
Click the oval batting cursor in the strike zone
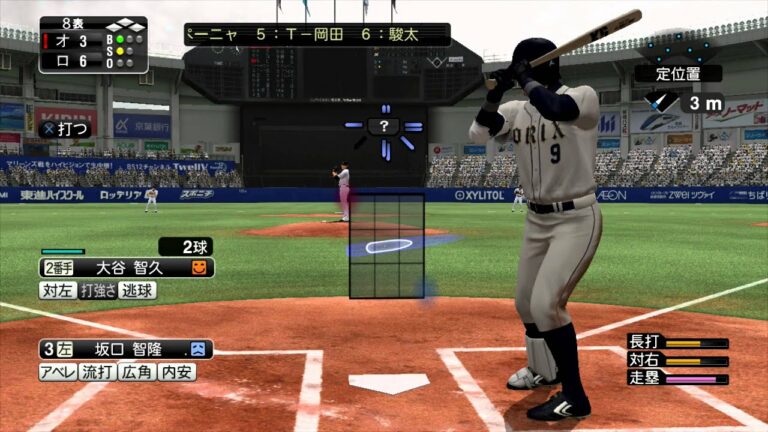(388, 246)
